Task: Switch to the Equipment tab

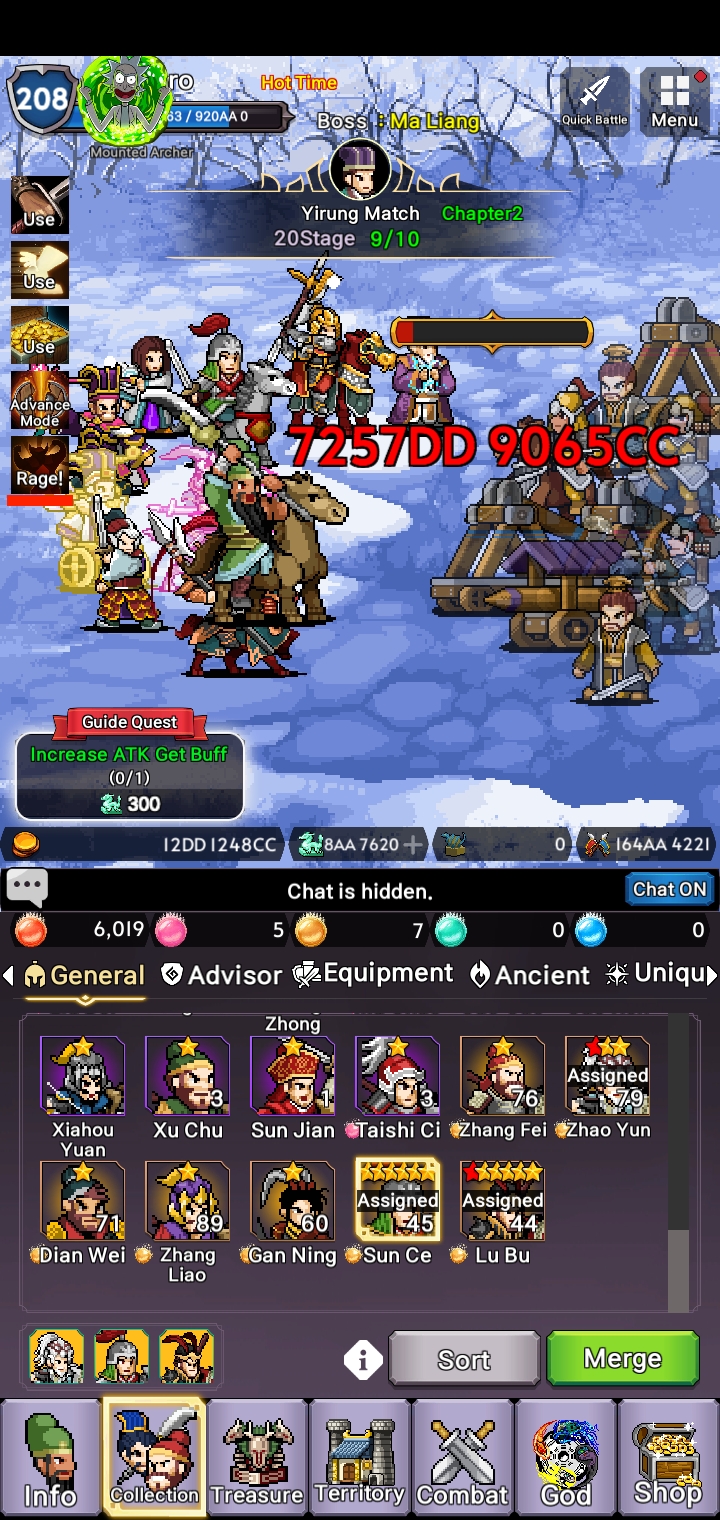Action: 373,974
